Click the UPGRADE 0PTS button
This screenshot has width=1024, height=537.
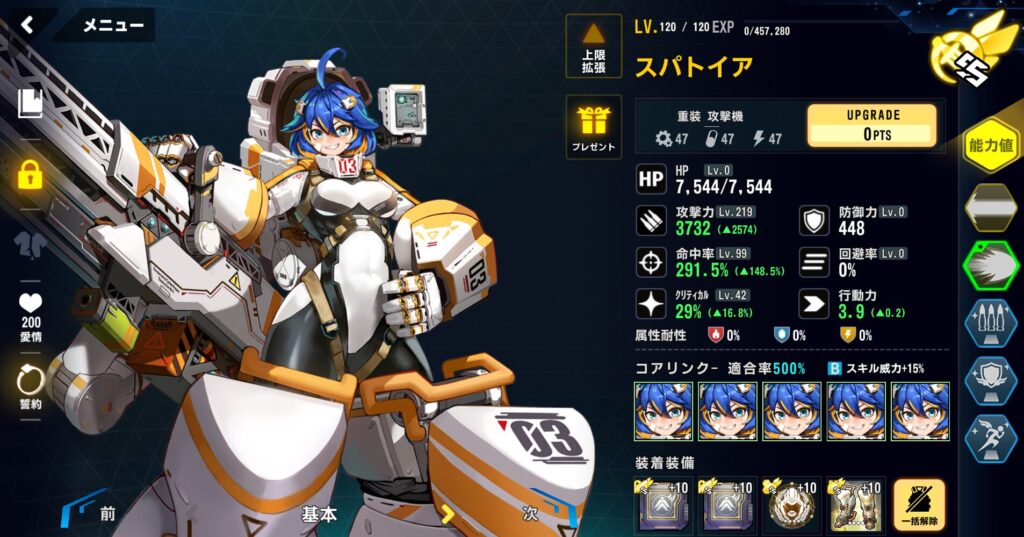click(x=871, y=126)
